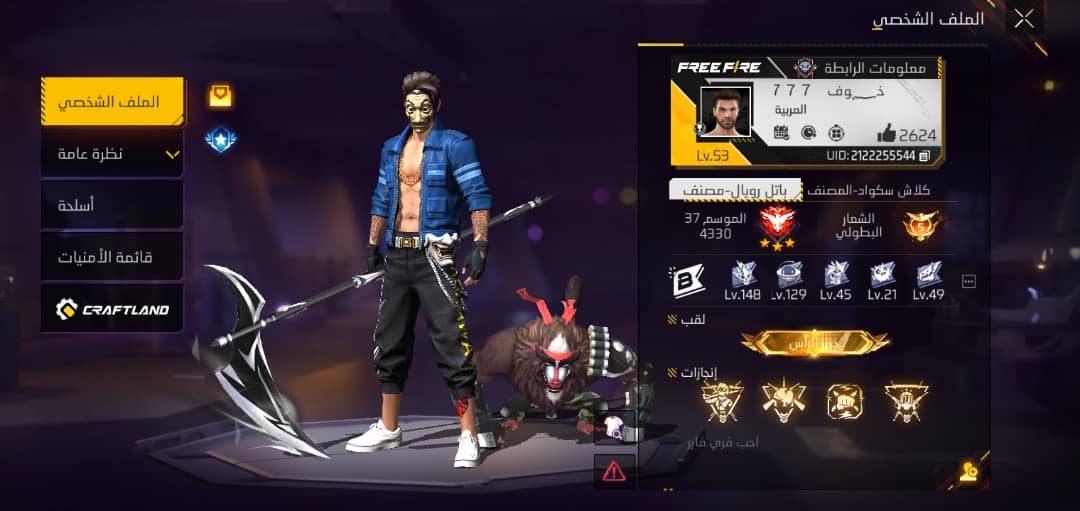The image size is (1080, 511).
Task: Click the blue star badge icon
Action: pos(220,140)
